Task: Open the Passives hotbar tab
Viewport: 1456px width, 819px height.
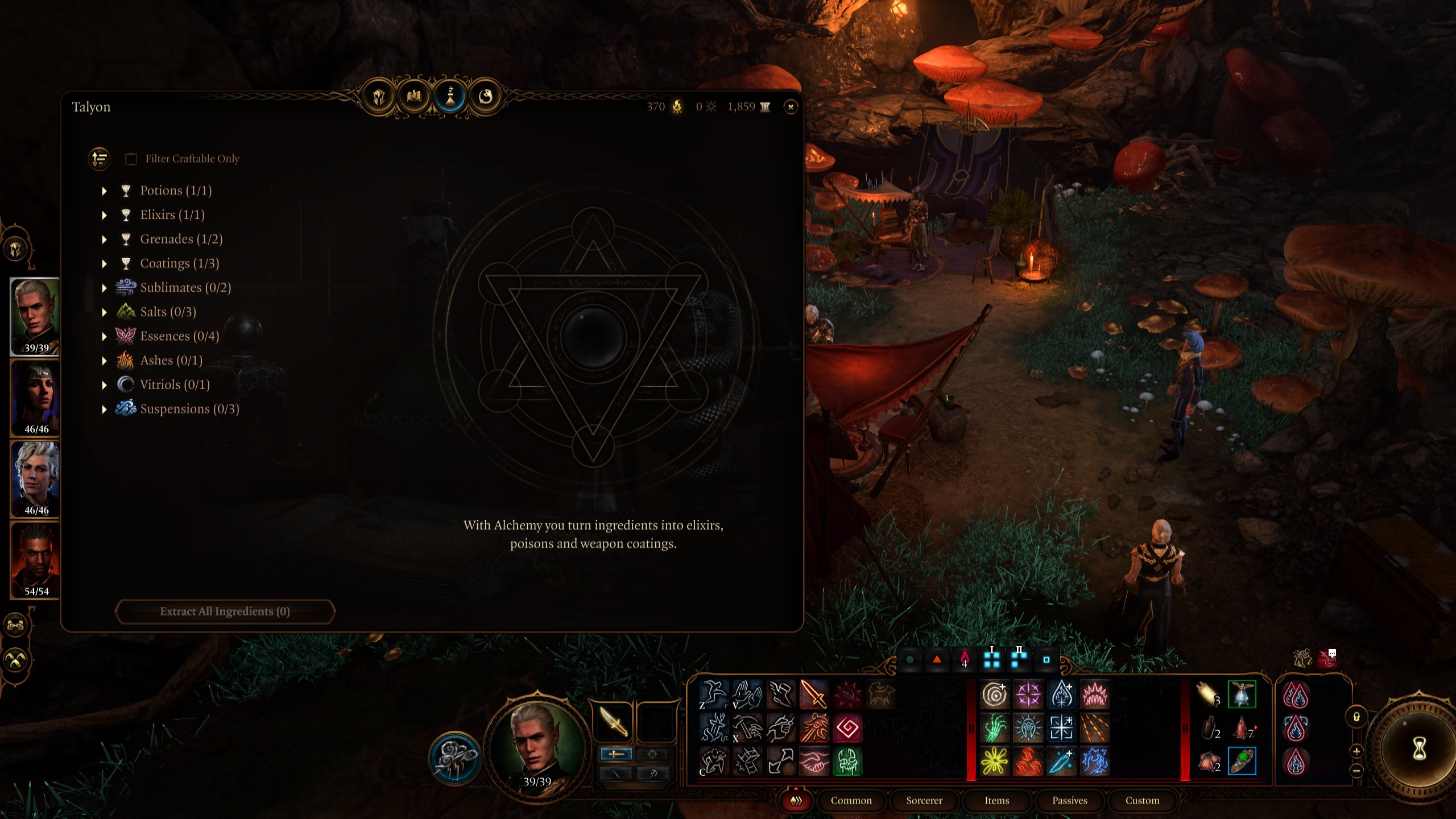Action: 1071,800
